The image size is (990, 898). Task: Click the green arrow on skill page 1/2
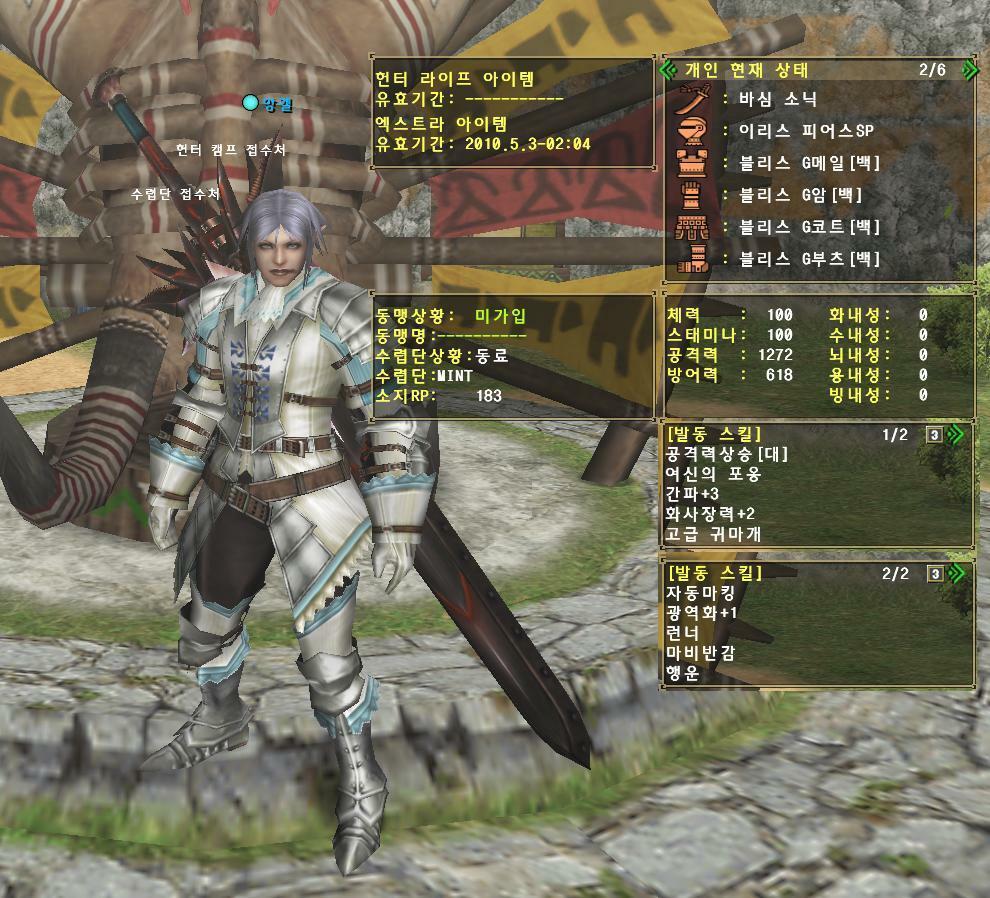(x=956, y=434)
